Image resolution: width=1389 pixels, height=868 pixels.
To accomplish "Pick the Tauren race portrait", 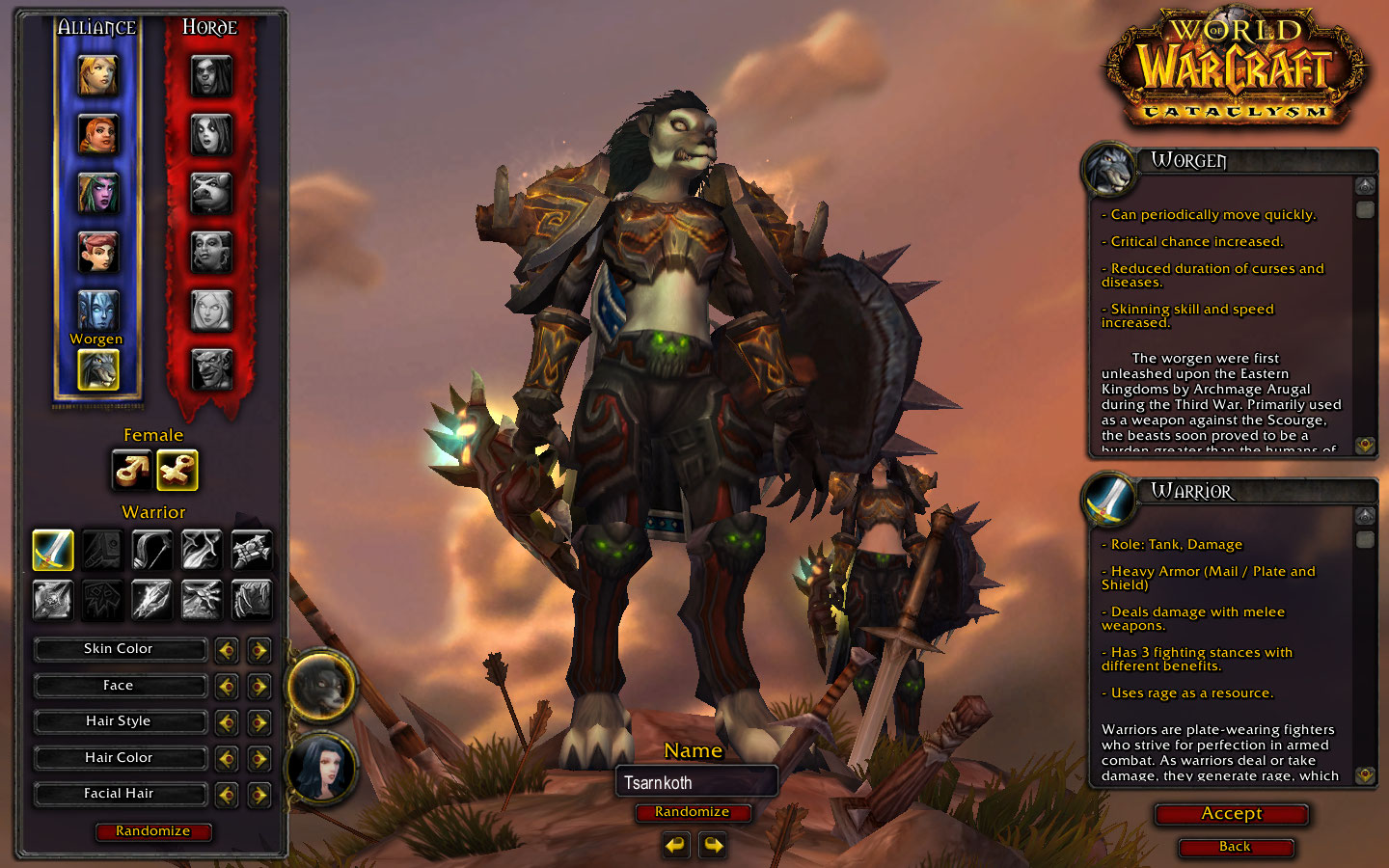I will pos(211,193).
